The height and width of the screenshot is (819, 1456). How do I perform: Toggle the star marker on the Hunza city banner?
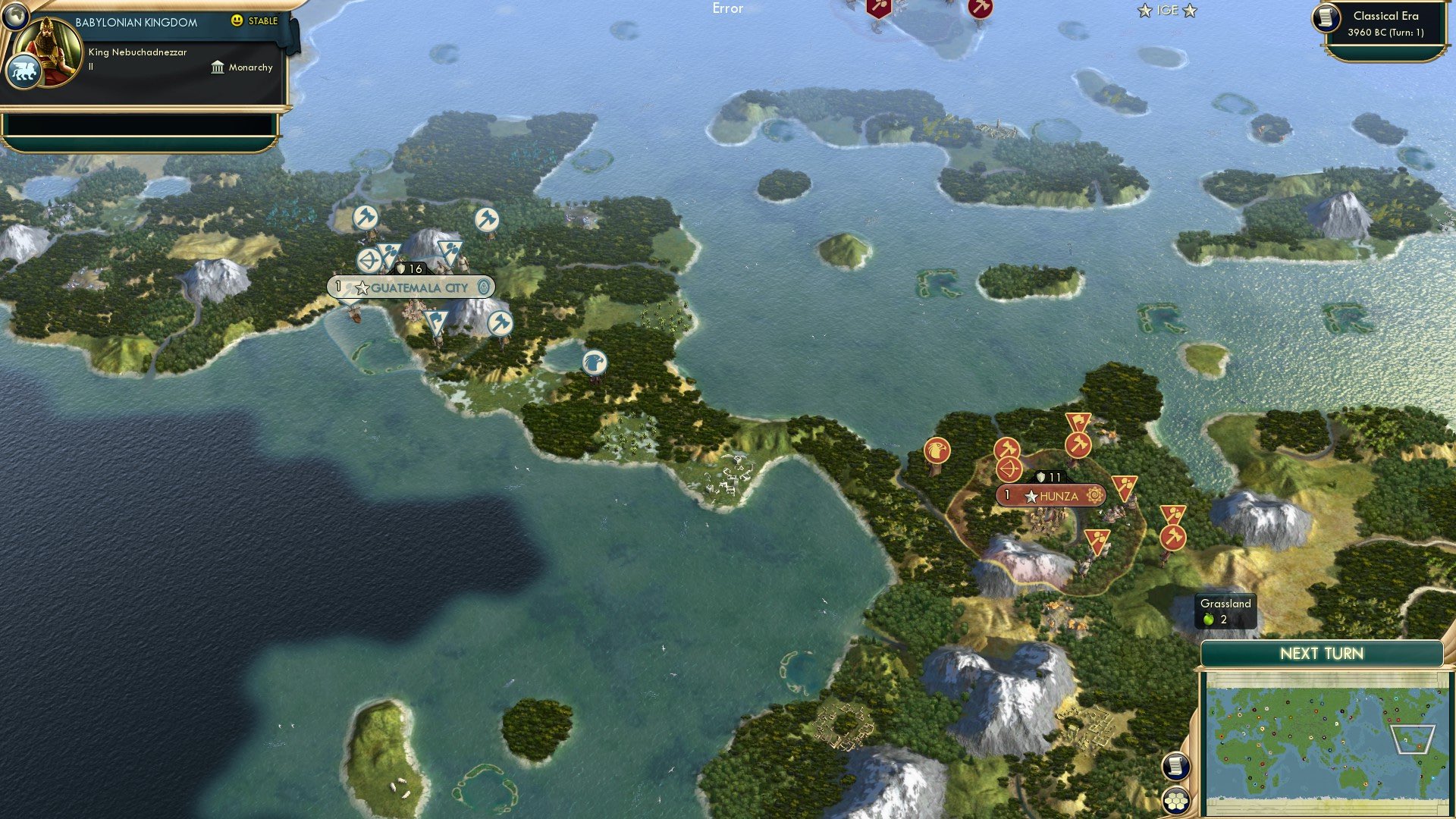[1031, 496]
